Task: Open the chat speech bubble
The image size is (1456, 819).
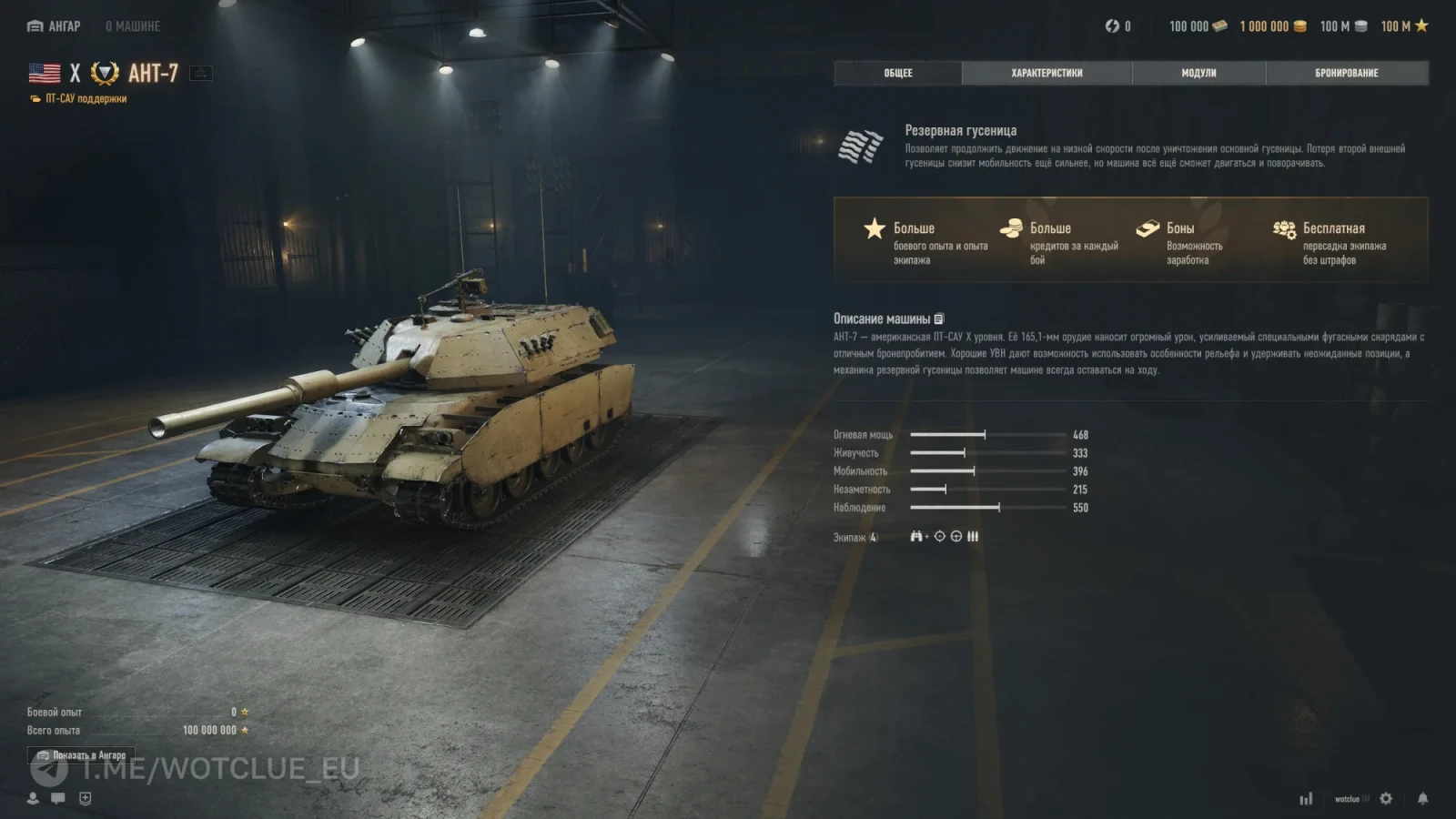Action: pyautogui.click(x=58, y=798)
